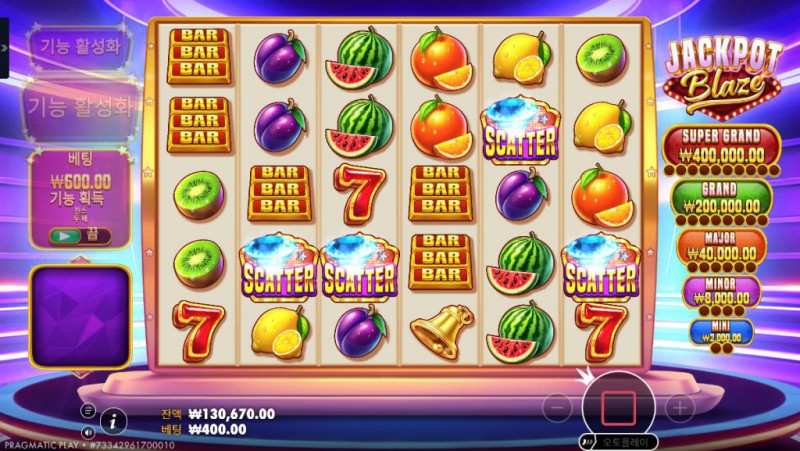Open the hamburger settings menu
Screen dimensions: 800x451
coord(88,410)
